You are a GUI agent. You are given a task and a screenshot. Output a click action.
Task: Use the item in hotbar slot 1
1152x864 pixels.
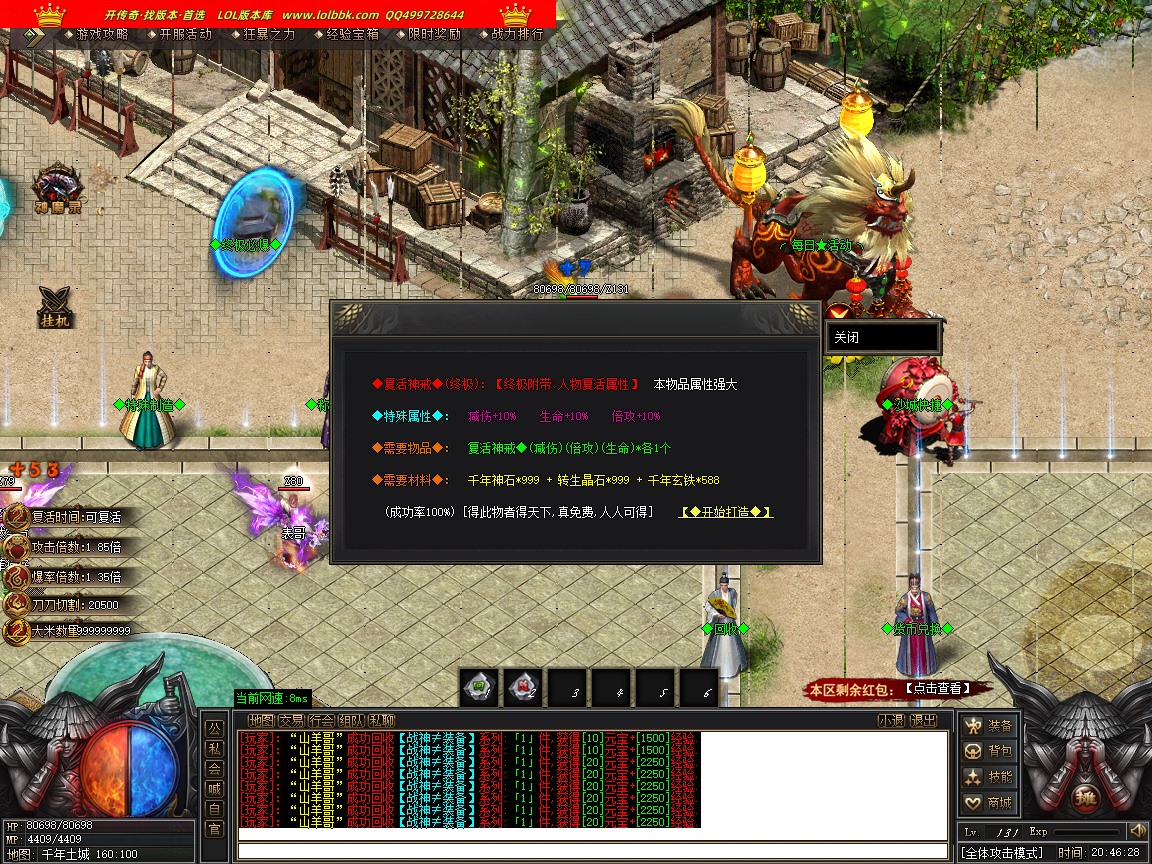coord(479,688)
